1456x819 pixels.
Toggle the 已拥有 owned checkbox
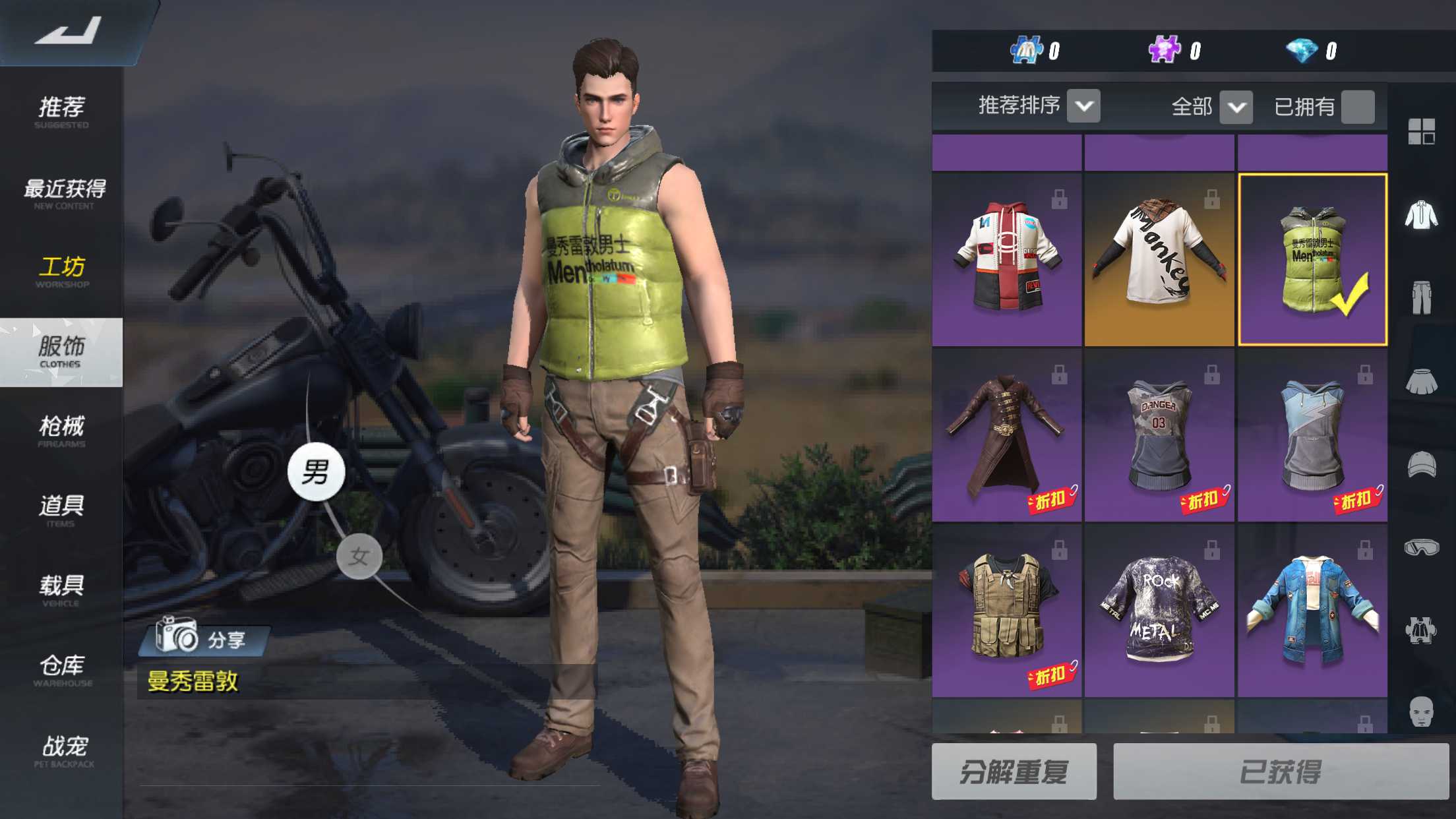tap(1358, 107)
